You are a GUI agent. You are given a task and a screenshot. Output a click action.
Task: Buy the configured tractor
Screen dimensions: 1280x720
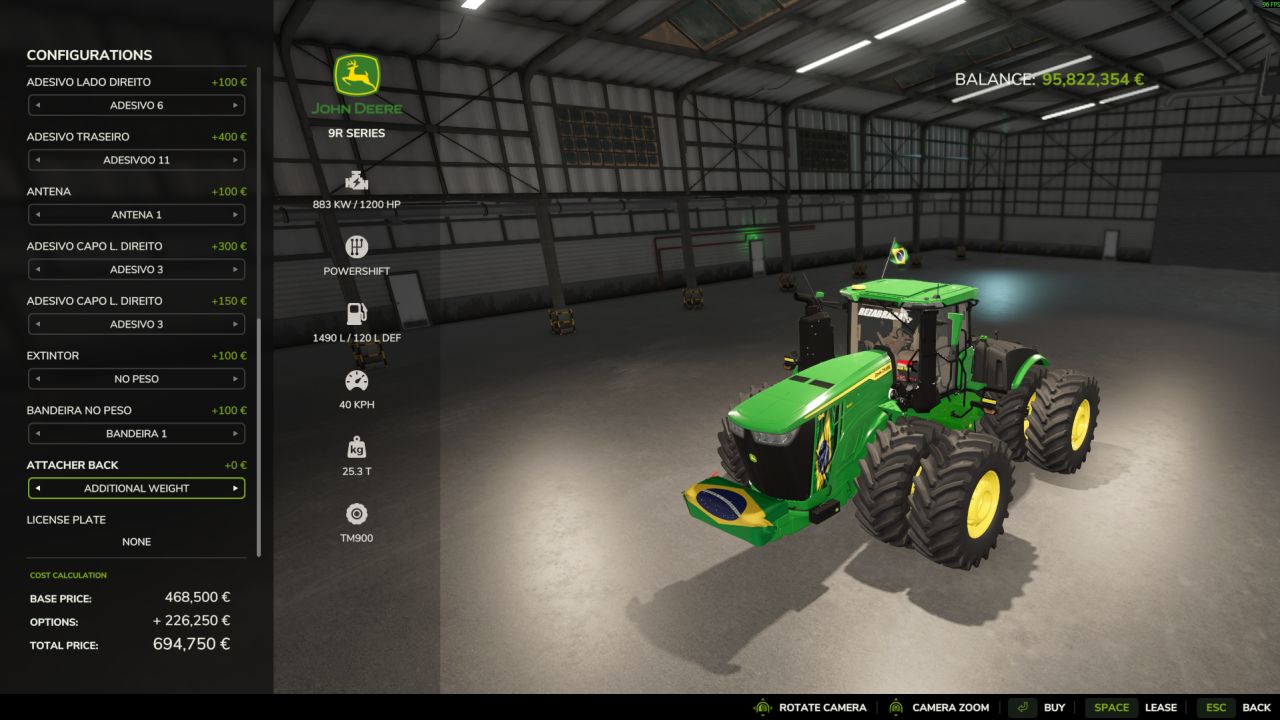pyautogui.click(x=1038, y=707)
